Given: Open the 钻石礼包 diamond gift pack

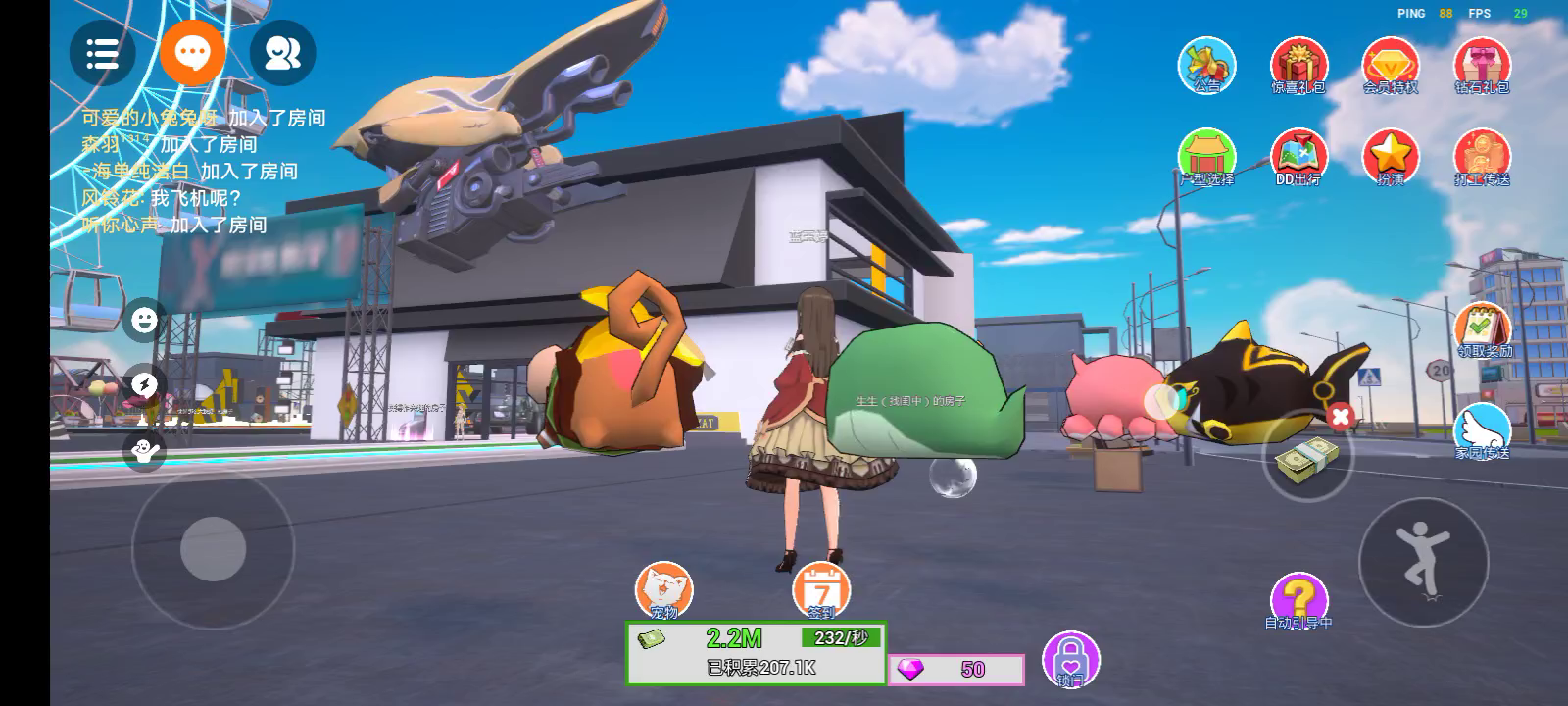Looking at the screenshot, I should [1482, 66].
